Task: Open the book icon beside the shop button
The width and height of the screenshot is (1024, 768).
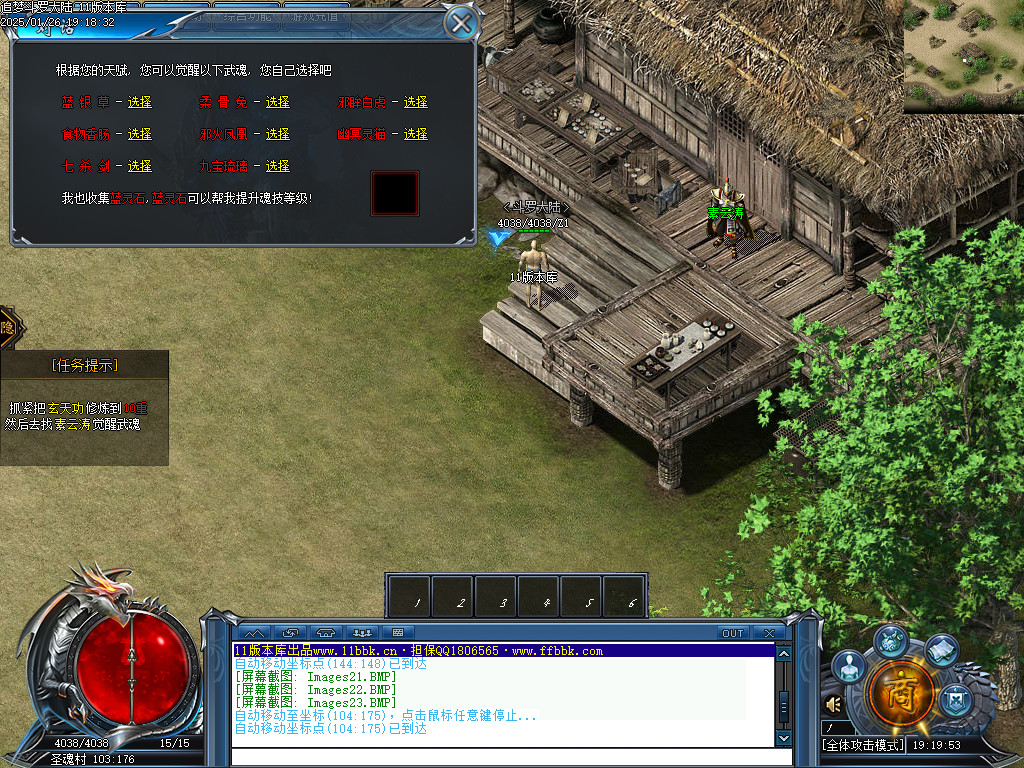Action: (941, 652)
